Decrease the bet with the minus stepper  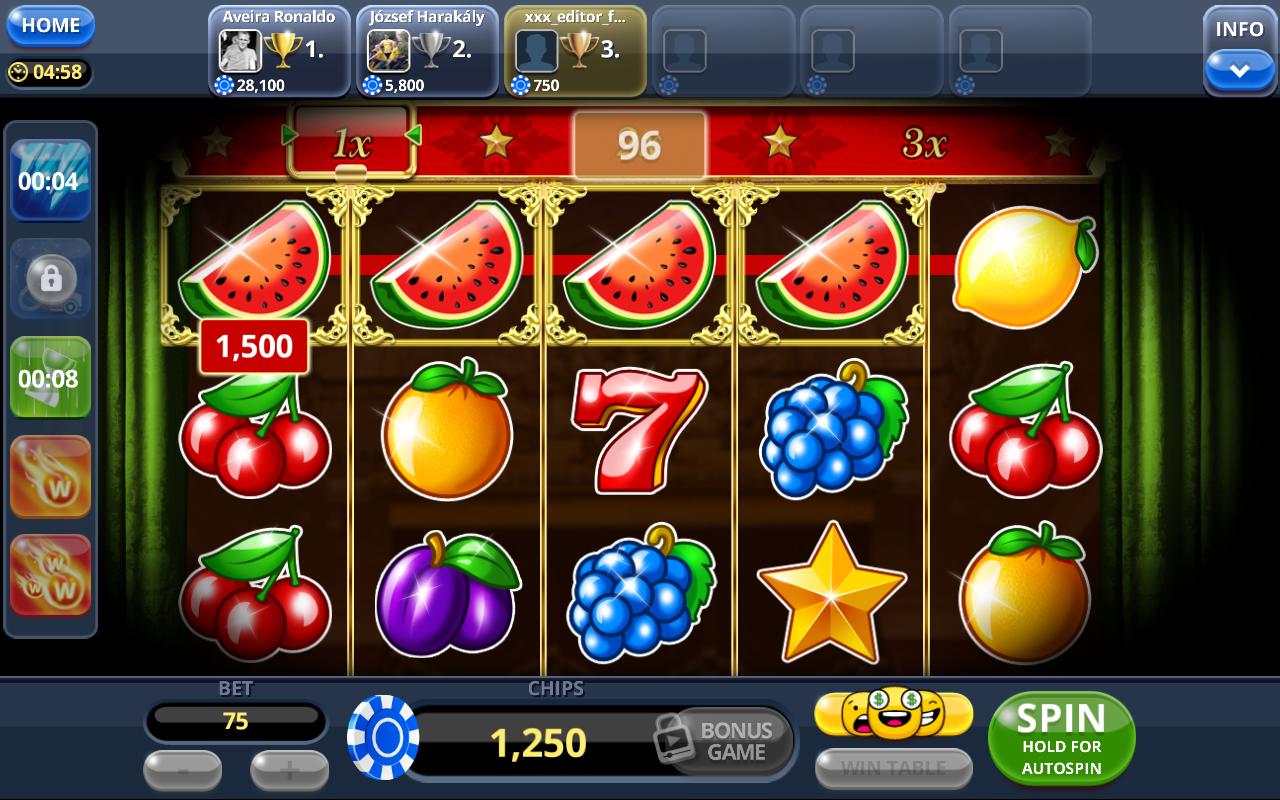[183, 771]
